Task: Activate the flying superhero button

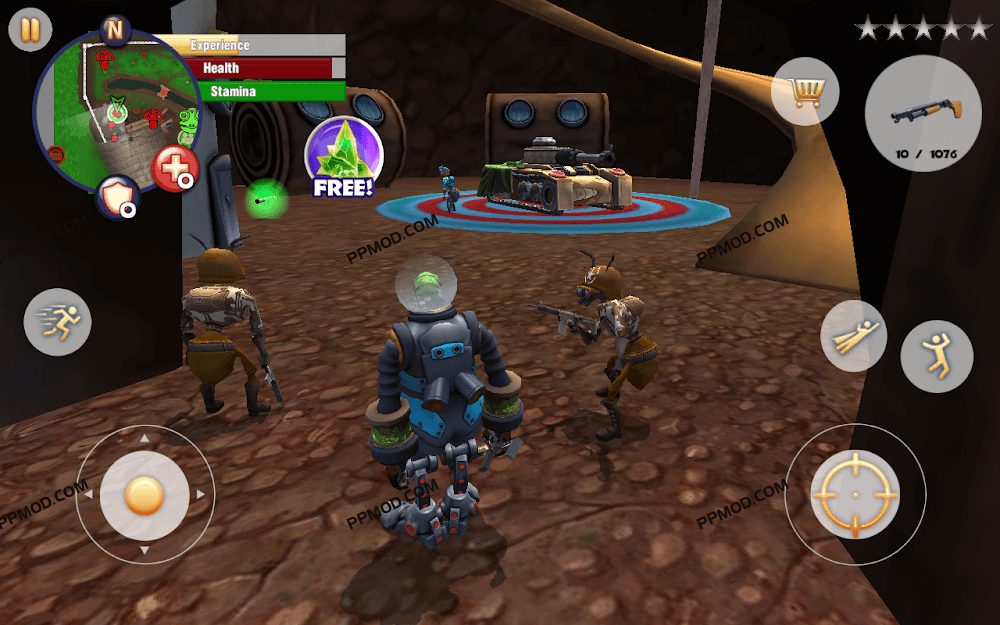Action: (853, 335)
